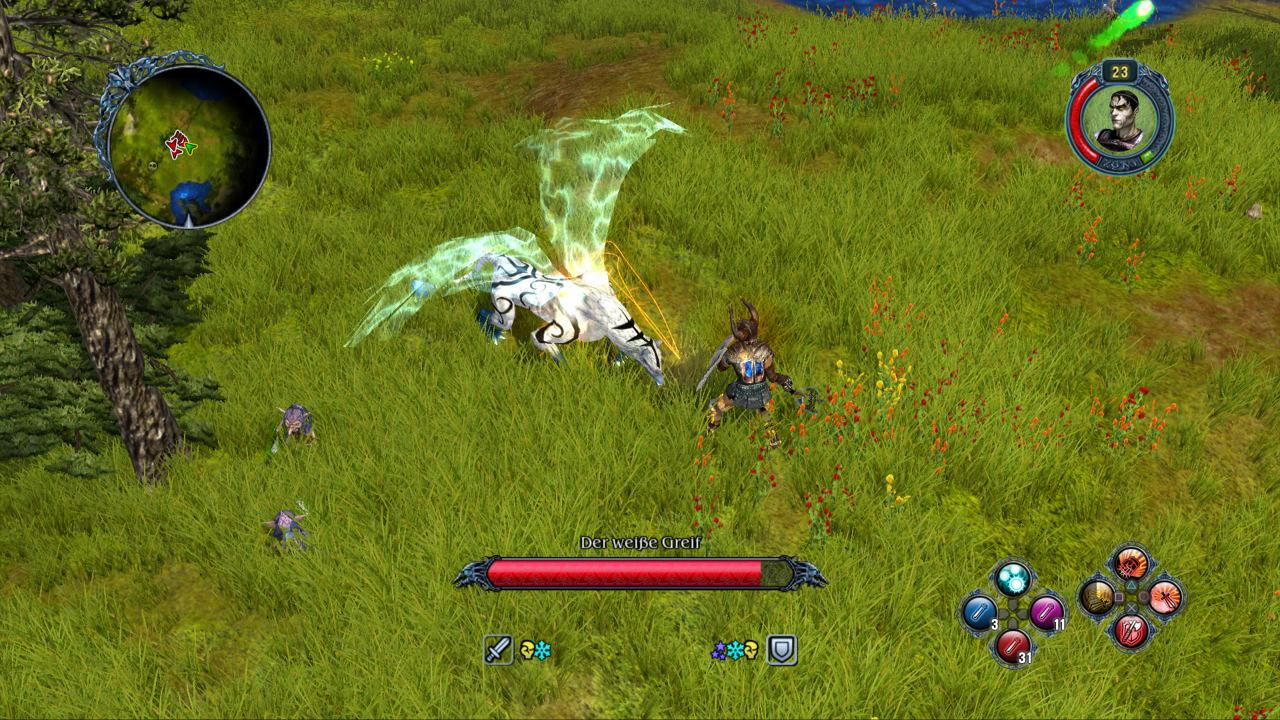The width and height of the screenshot is (1280, 720).
Task: Trigger the hammer combat art on the right
Action: pyautogui.click(x=1166, y=598)
